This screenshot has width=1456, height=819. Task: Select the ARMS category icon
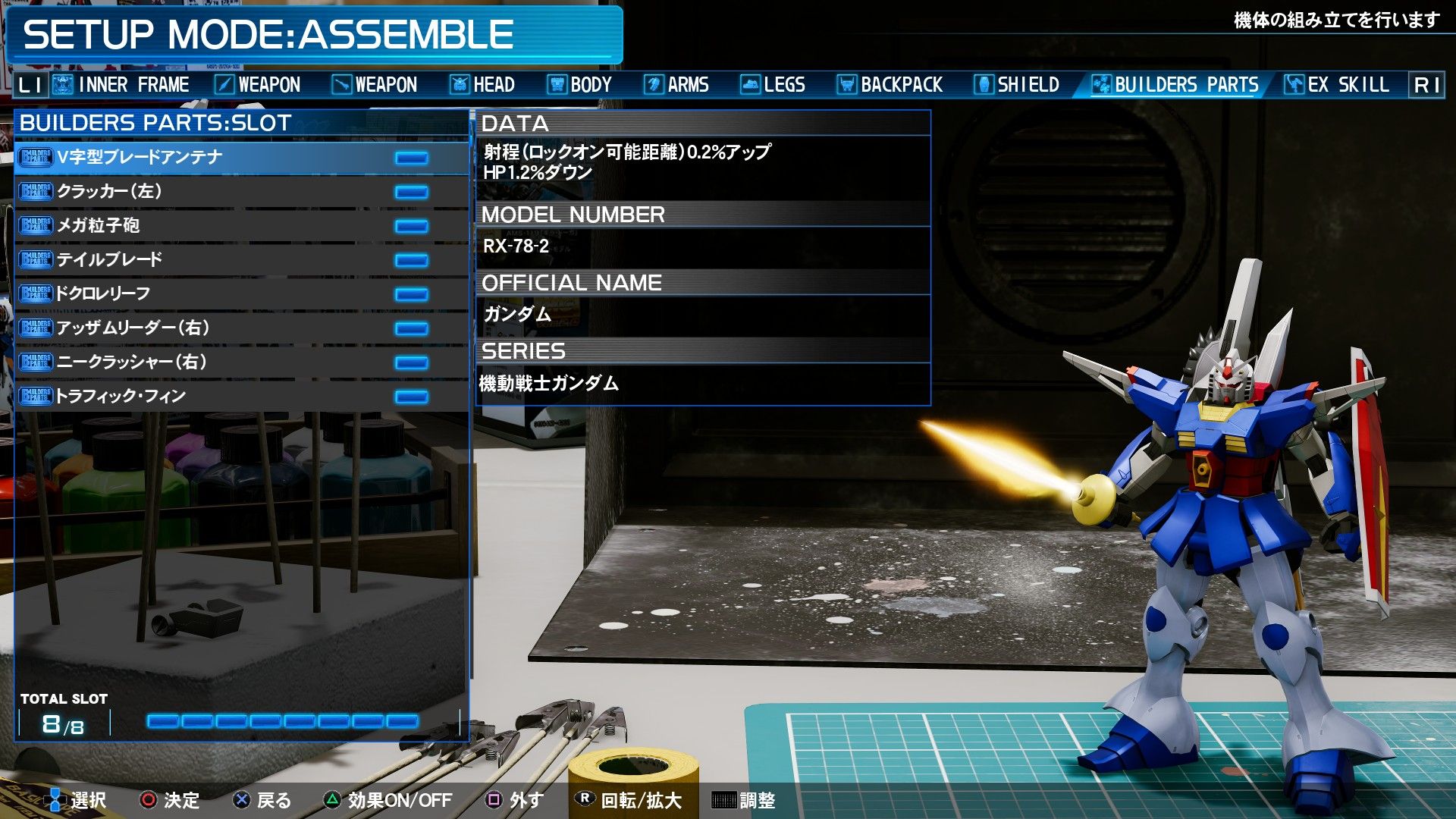point(653,84)
